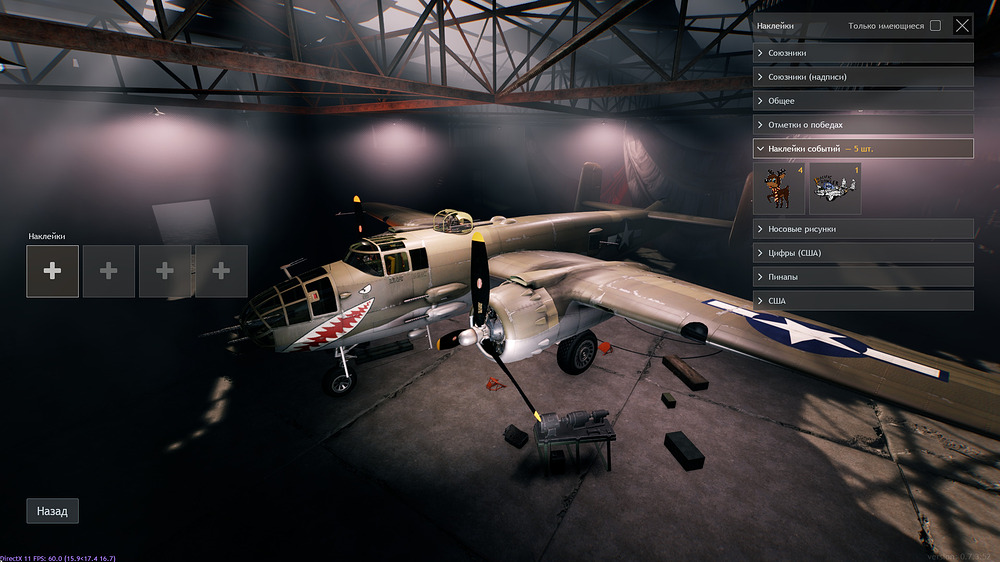Expand the Союзники (надписи) category
This screenshot has width=1000, height=562.
pyautogui.click(x=862, y=76)
